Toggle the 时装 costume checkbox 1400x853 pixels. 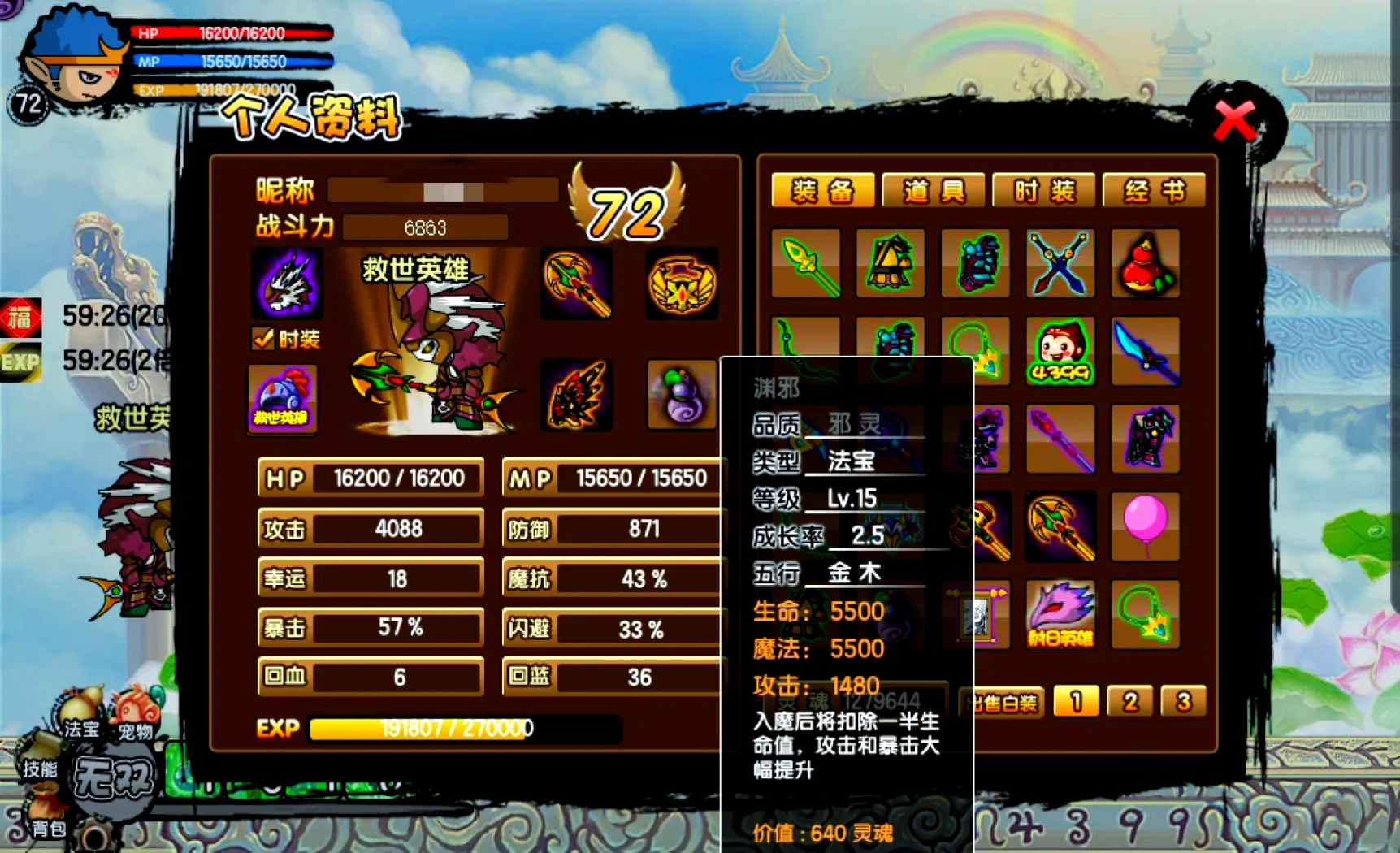click(263, 339)
